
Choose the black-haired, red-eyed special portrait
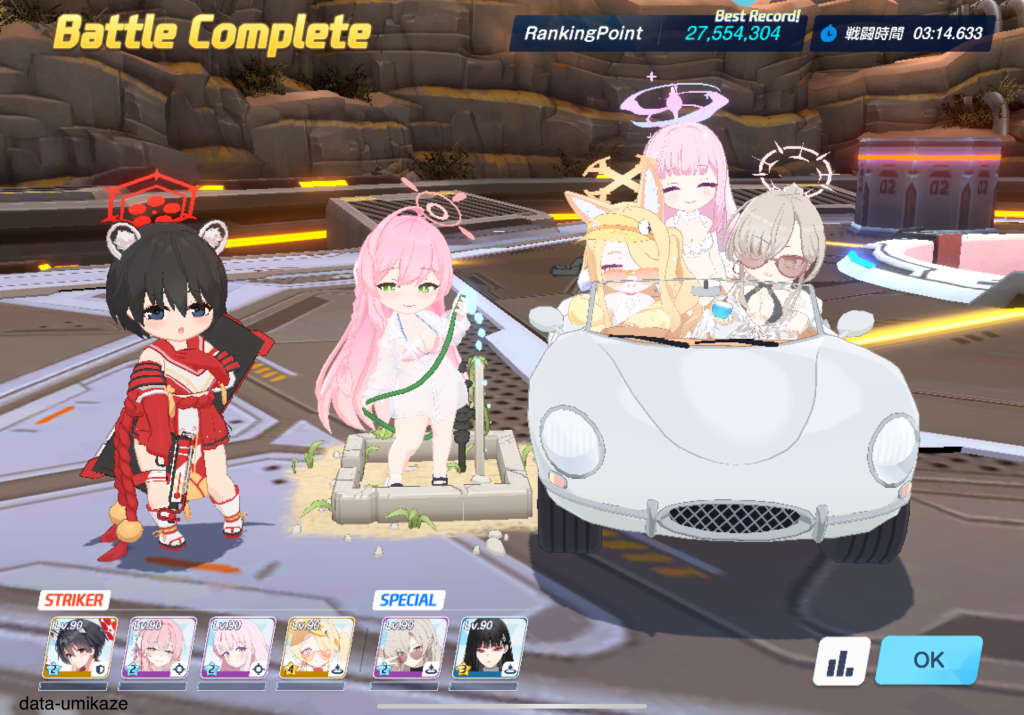(490, 648)
